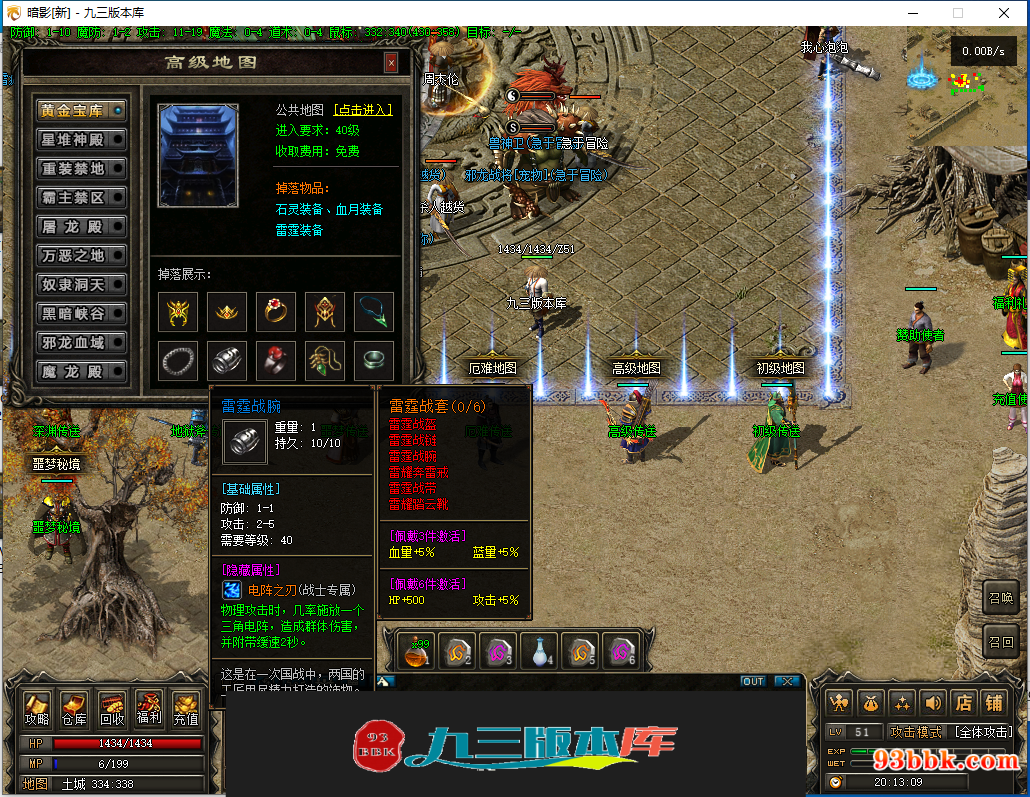This screenshot has height=797, width=1030.
Task: Select the silver chain bracelet drop icon
Action: pos(178,360)
